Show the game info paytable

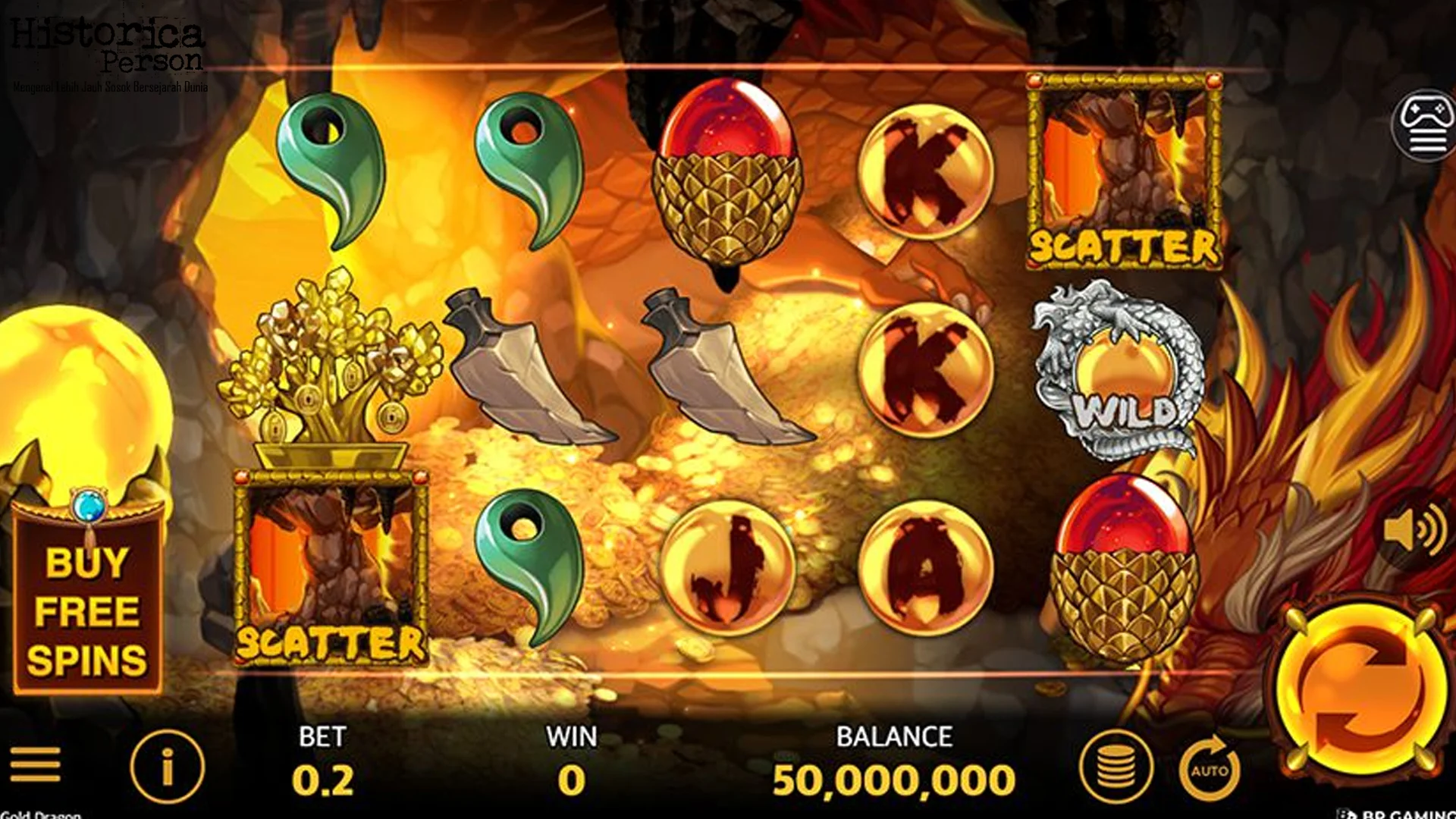(168, 767)
